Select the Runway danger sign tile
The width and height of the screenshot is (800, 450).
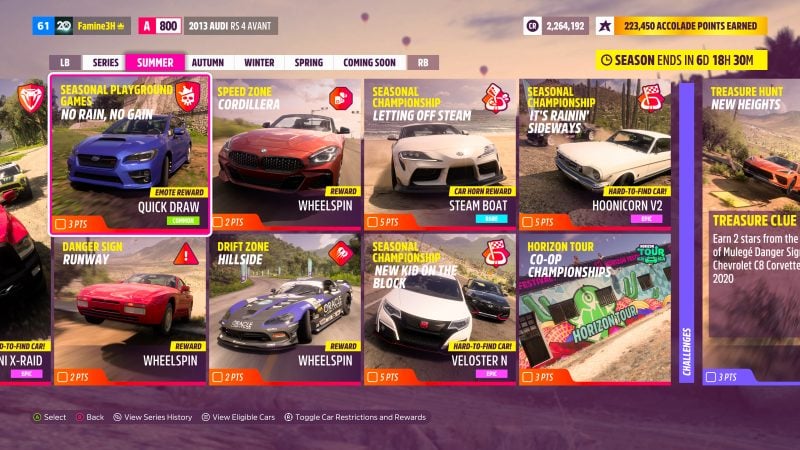click(x=130, y=310)
